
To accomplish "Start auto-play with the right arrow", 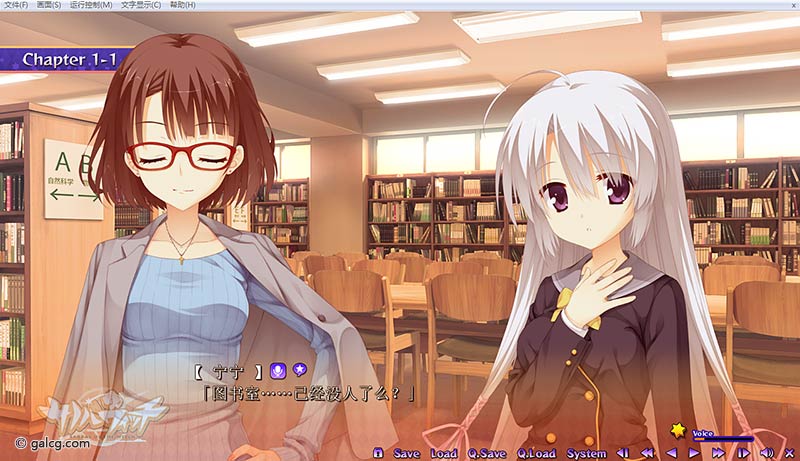I will (694, 453).
